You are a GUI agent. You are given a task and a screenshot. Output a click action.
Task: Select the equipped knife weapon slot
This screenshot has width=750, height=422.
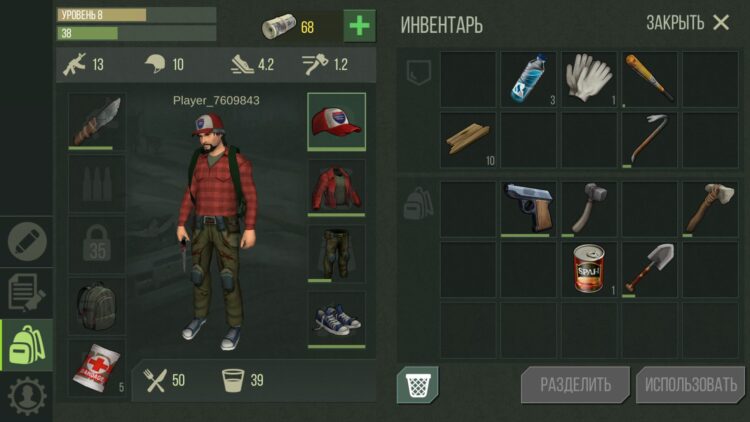(97, 121)
